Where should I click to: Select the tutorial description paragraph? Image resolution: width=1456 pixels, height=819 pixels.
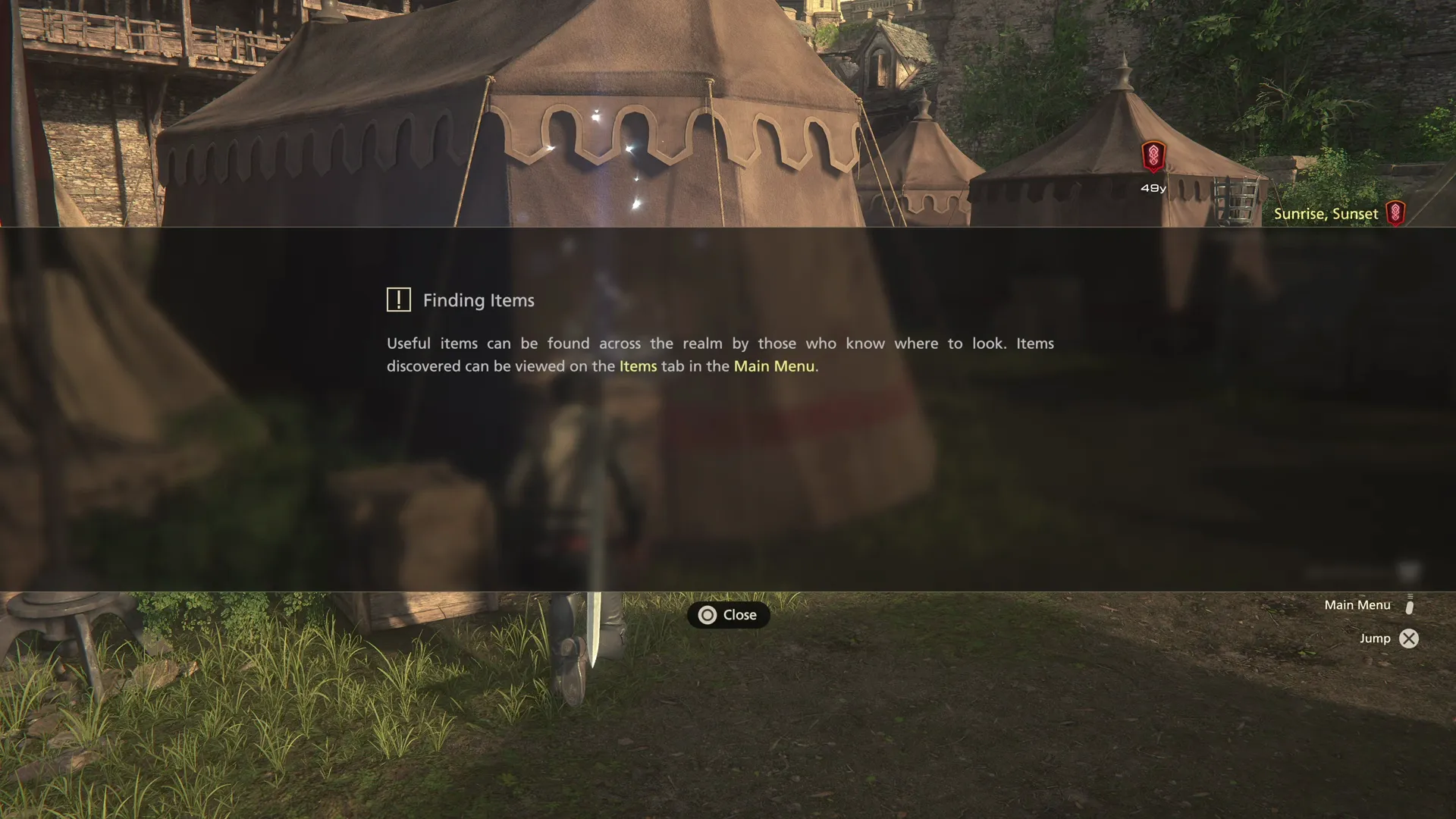[x=719, y=354]
